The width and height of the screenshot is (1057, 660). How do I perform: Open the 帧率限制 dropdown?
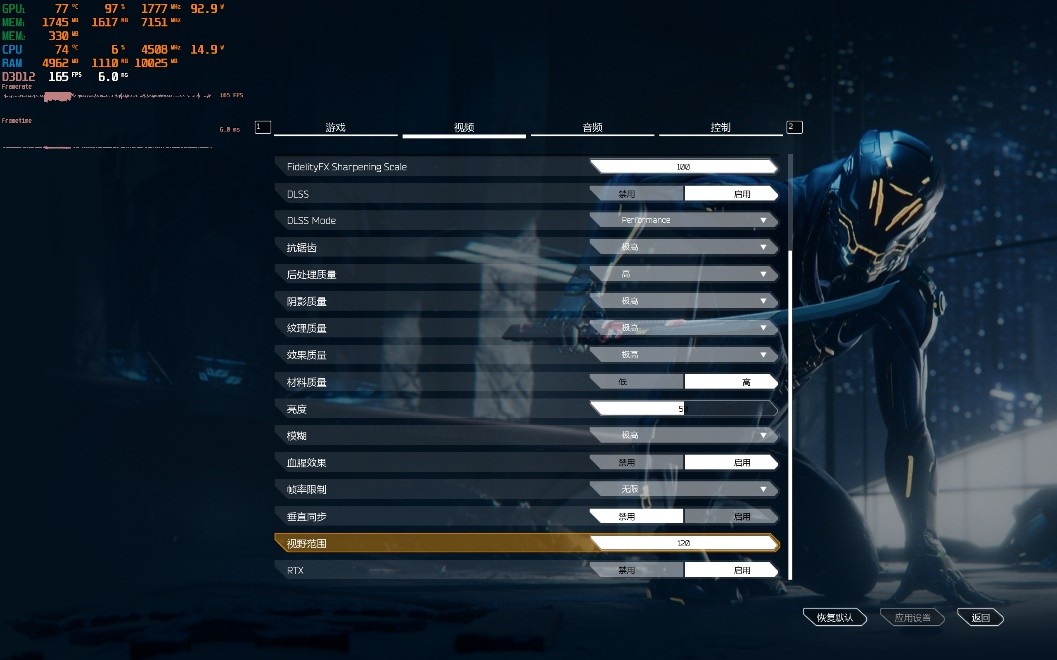(683, 489)
